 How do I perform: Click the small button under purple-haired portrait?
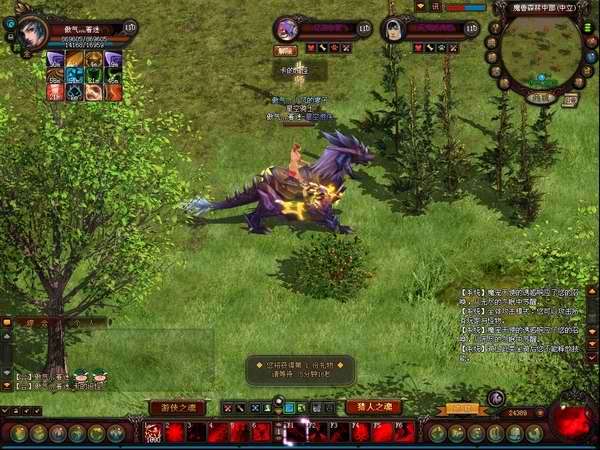pyautogui.click(x=285, y=50)
